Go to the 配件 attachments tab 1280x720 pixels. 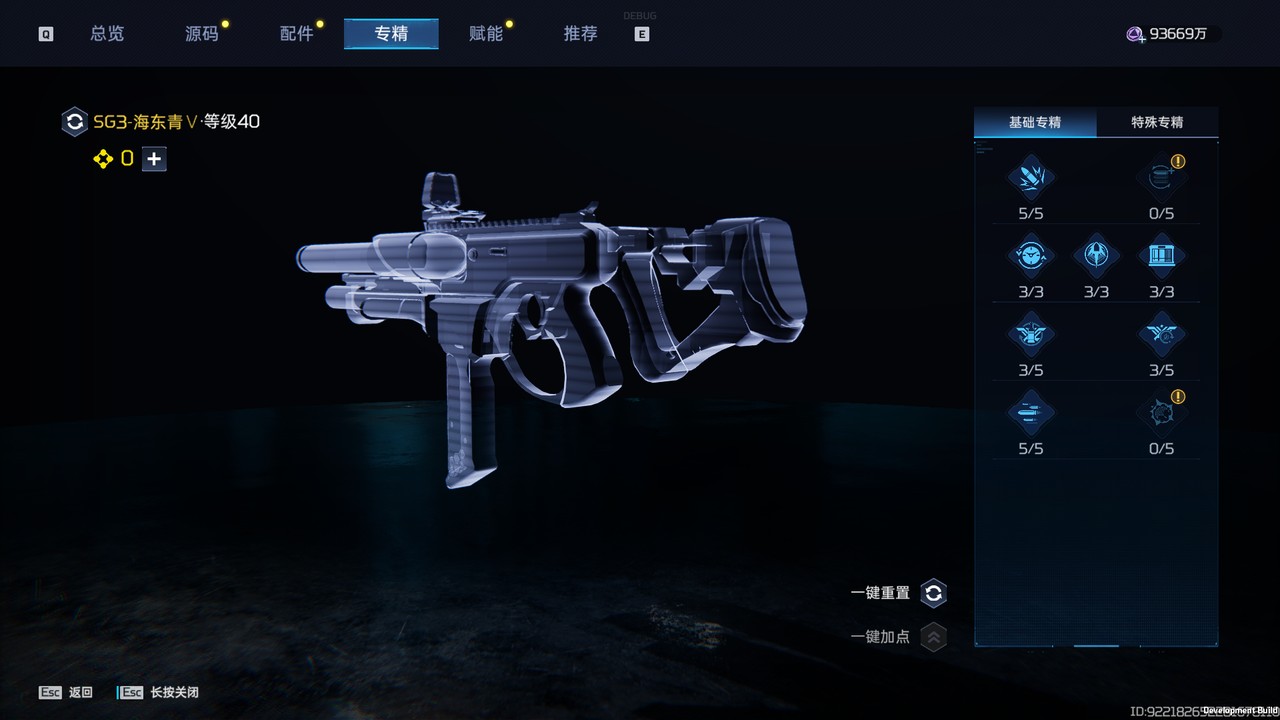[297, 34]
